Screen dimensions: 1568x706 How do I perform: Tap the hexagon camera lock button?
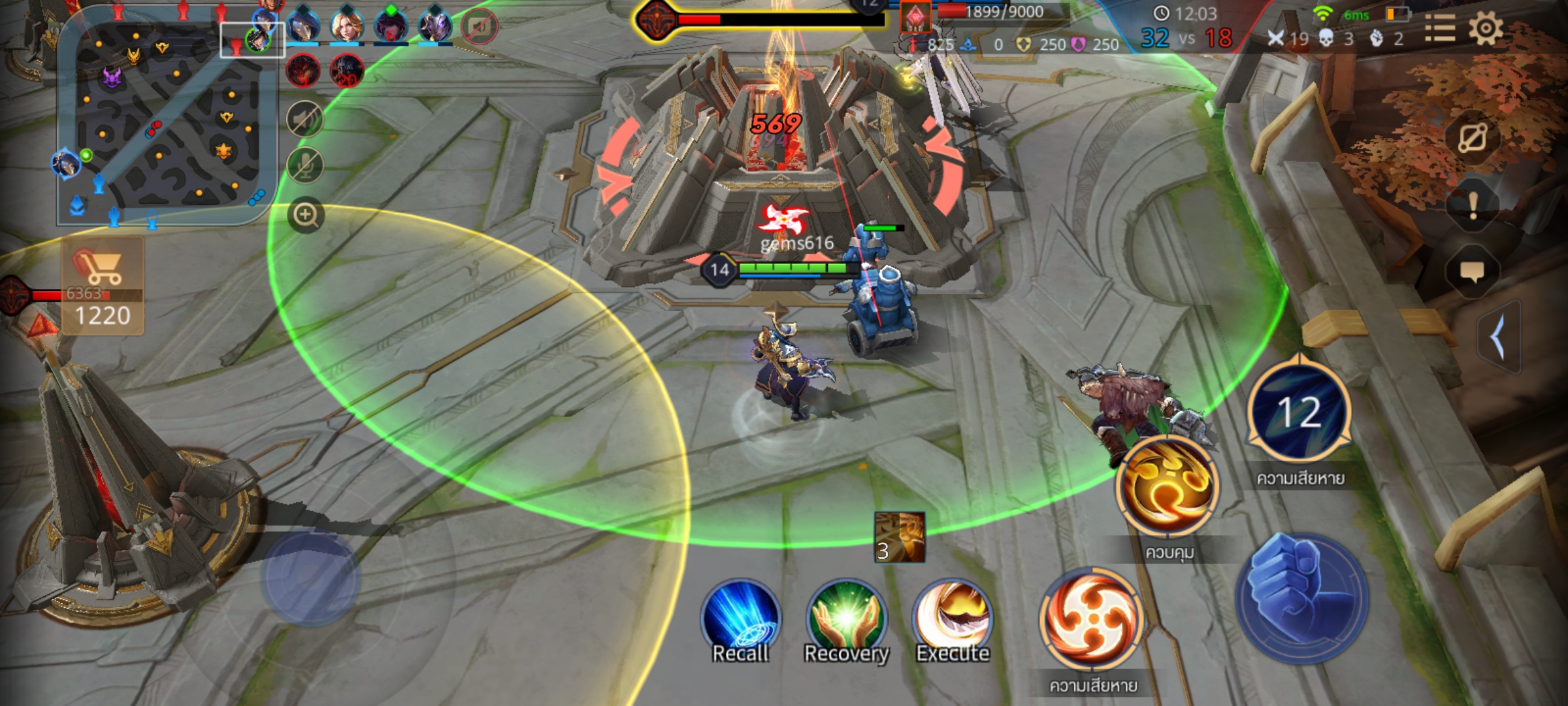[1473, 138]
